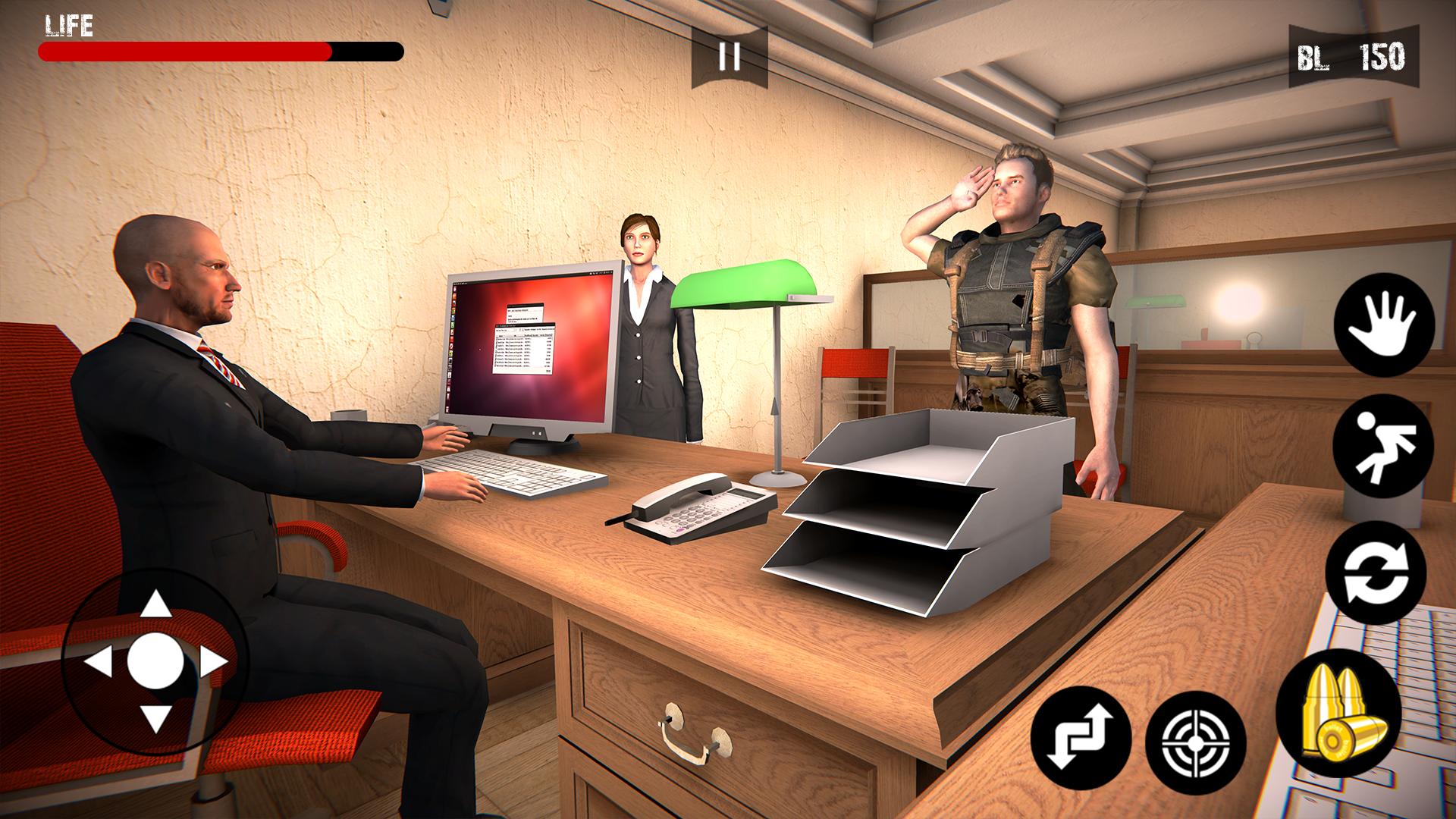Image resolution: width=1456 pixels, height=819 pixels.
Task: Tap the circular arrows reload button
Action: coord(1376,573)
